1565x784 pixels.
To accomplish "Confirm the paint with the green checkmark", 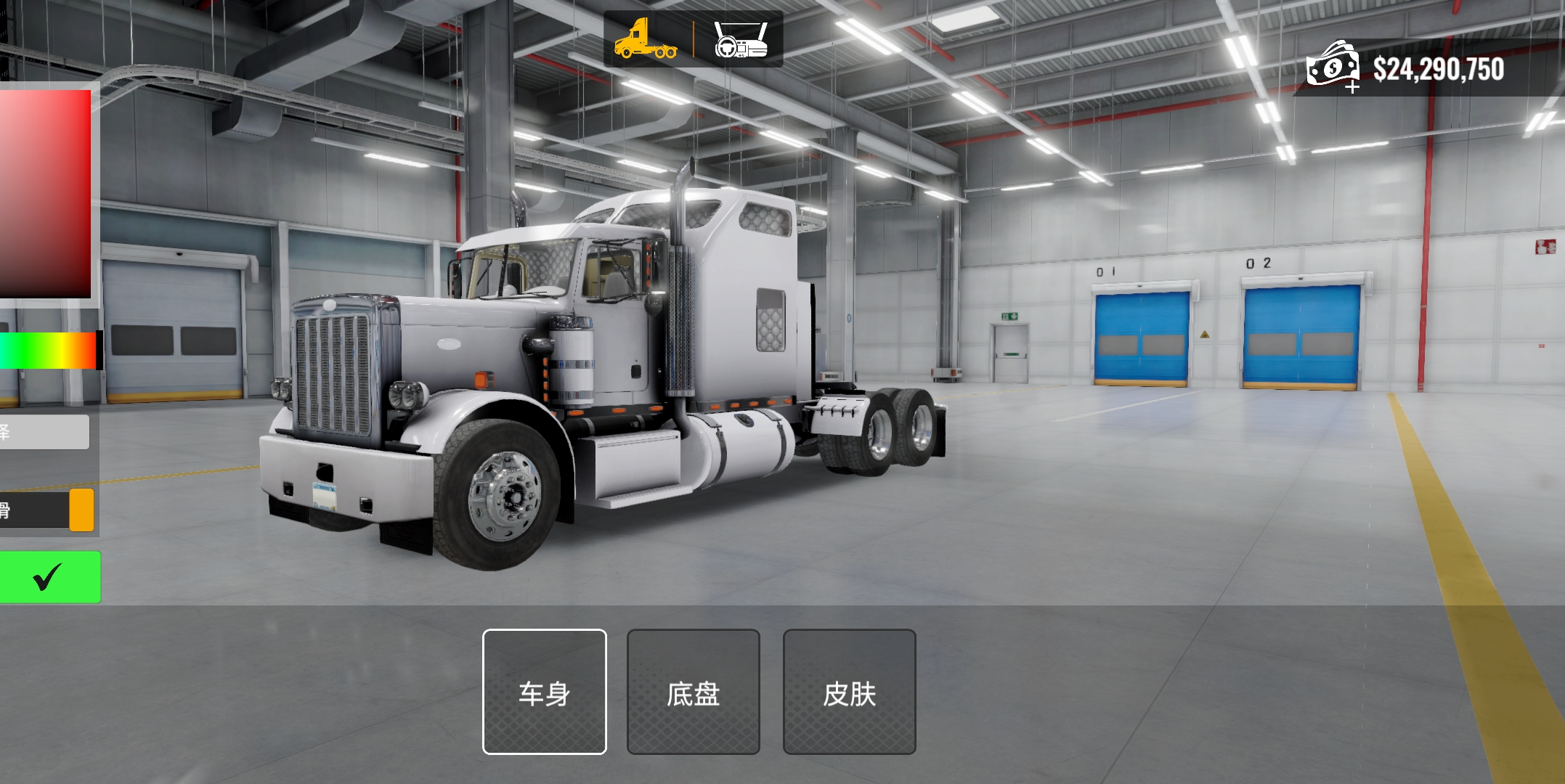I will click(x=48, y=577).
